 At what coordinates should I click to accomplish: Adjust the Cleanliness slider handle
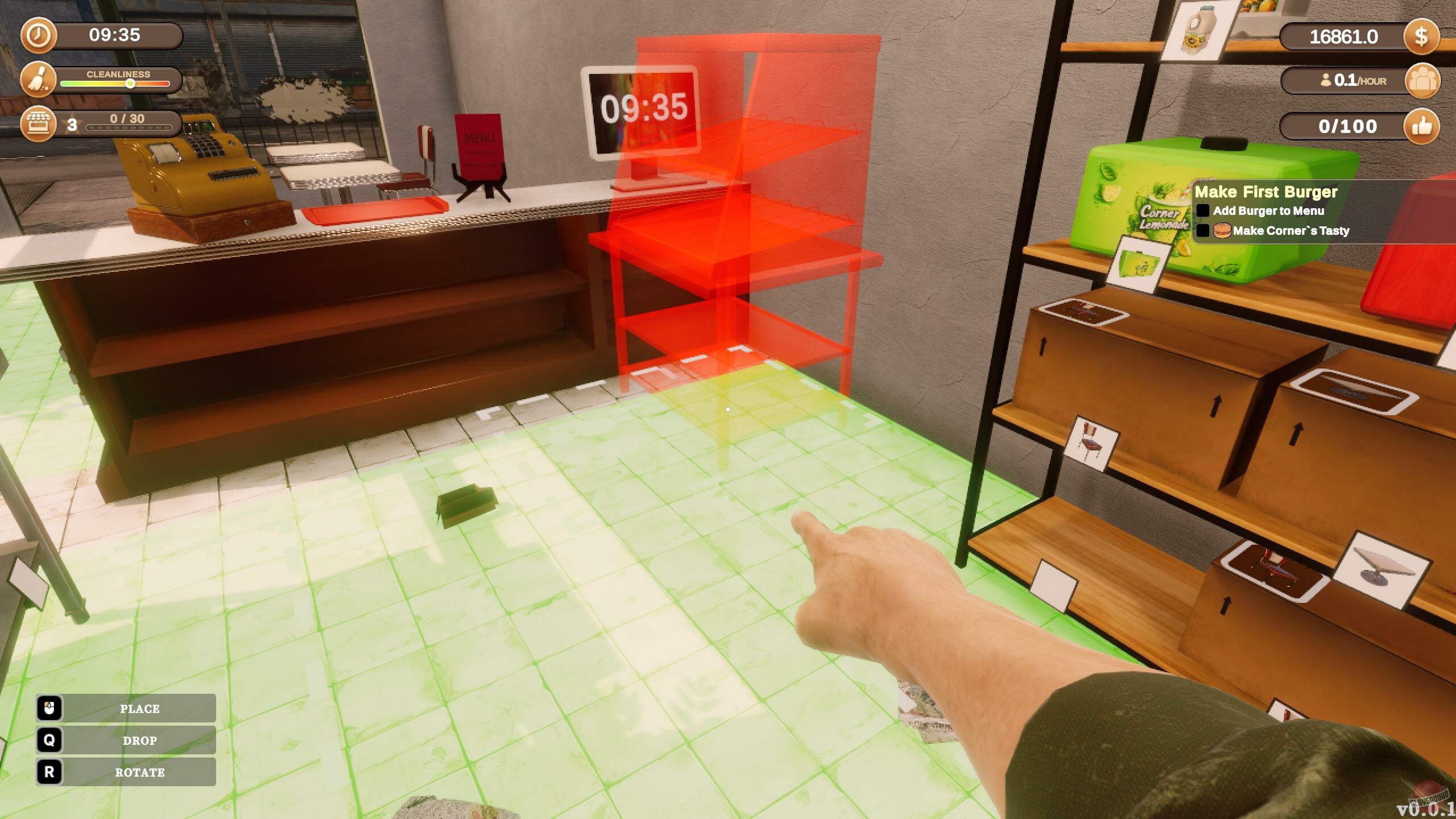coord(130,83)
